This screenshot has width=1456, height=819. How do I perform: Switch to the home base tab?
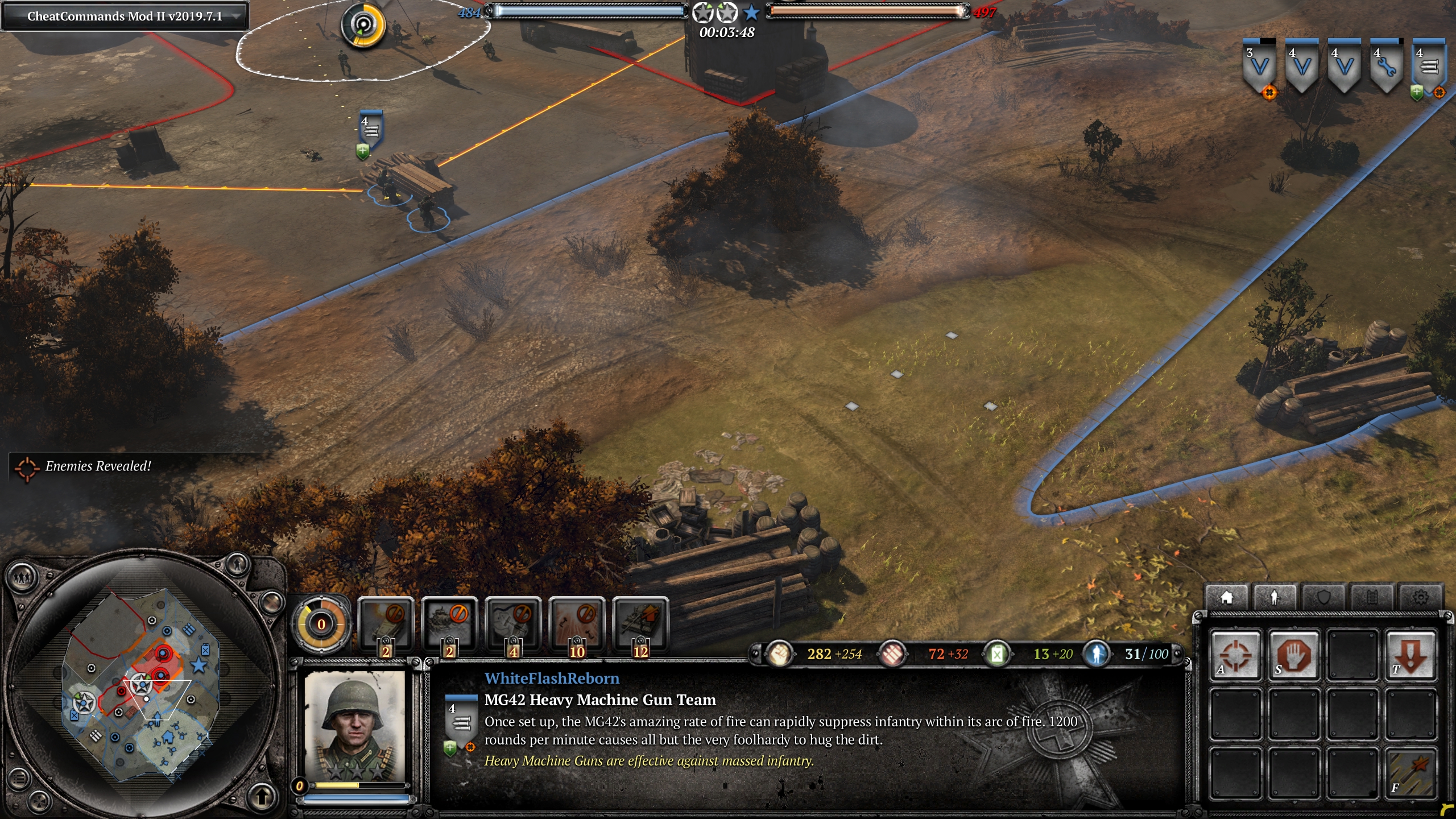click(1226, 598)
